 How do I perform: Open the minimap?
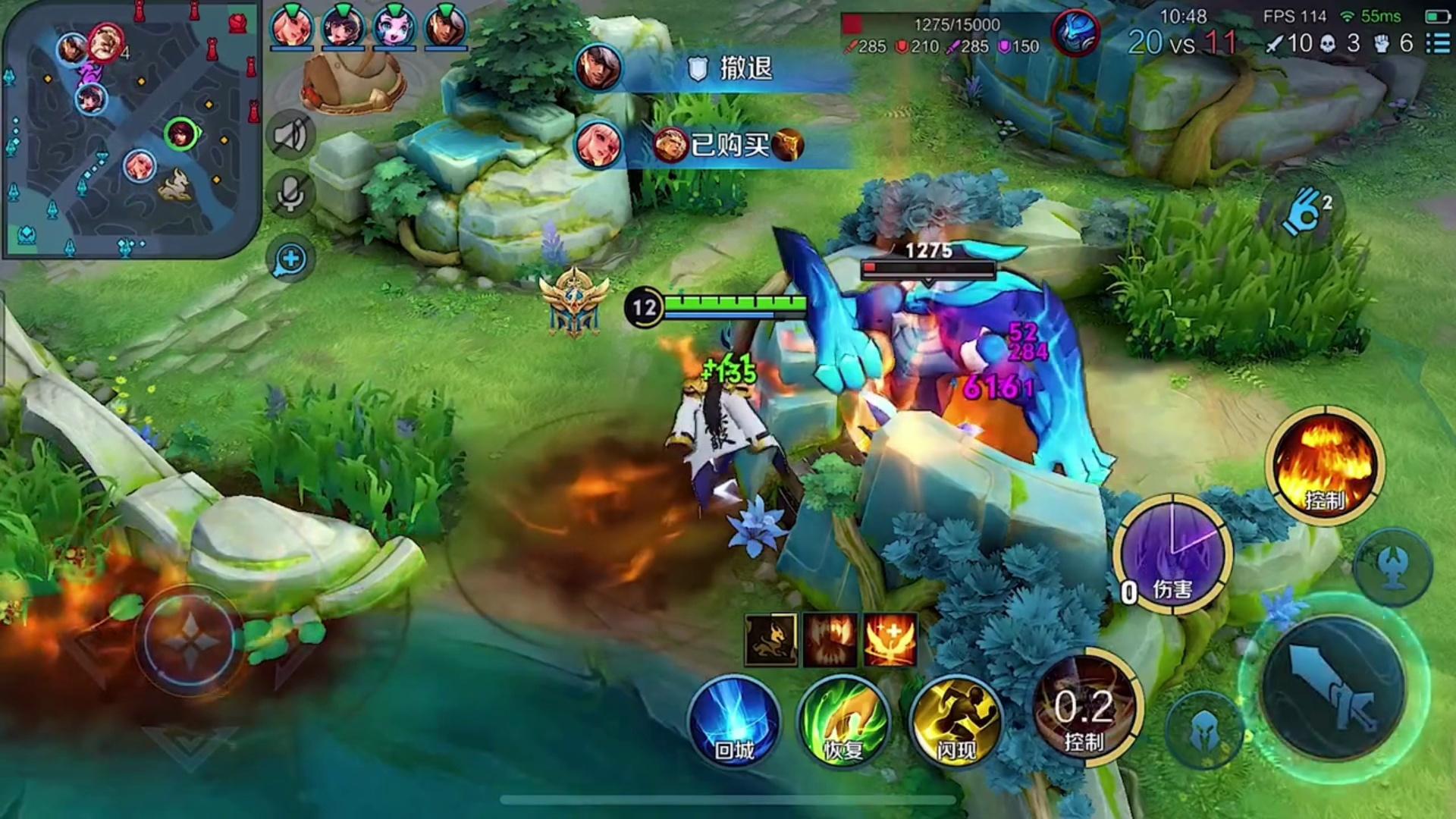click(x=130, y=129)
